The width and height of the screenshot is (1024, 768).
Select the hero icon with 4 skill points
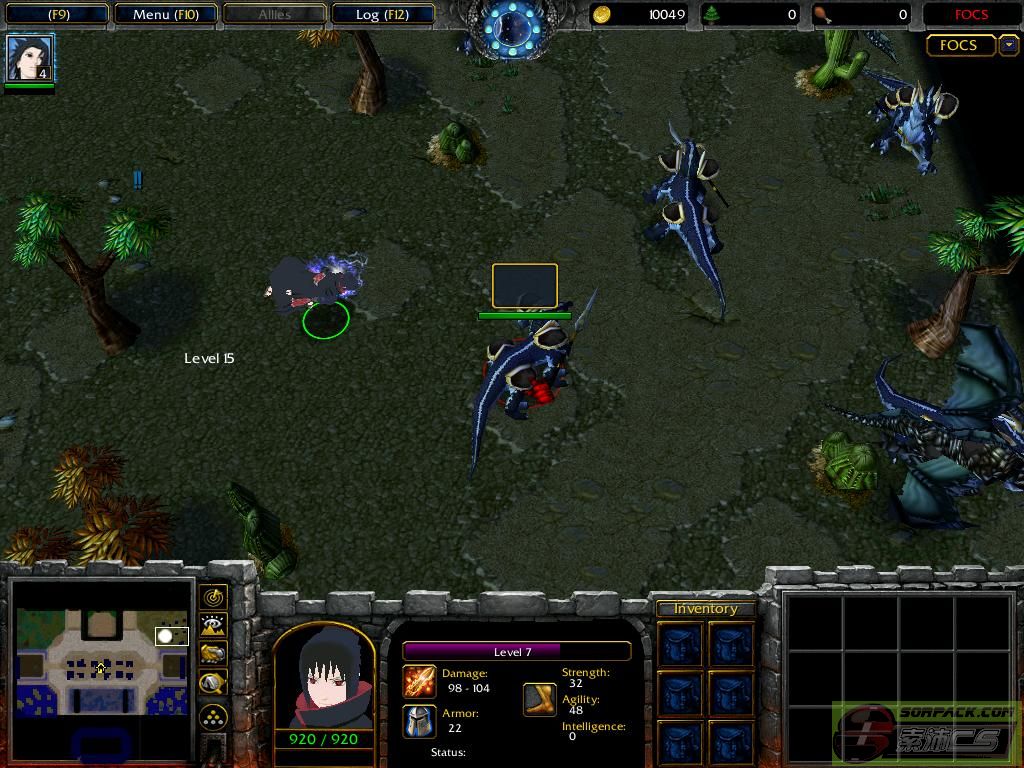pos(30,58)
